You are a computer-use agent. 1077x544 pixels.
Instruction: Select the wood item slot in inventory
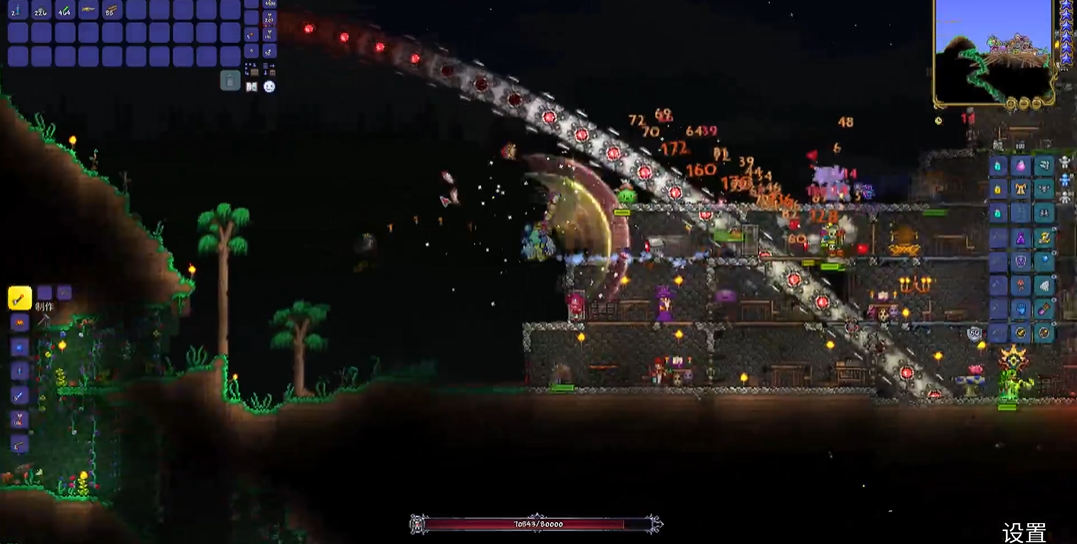pos(111,10)
